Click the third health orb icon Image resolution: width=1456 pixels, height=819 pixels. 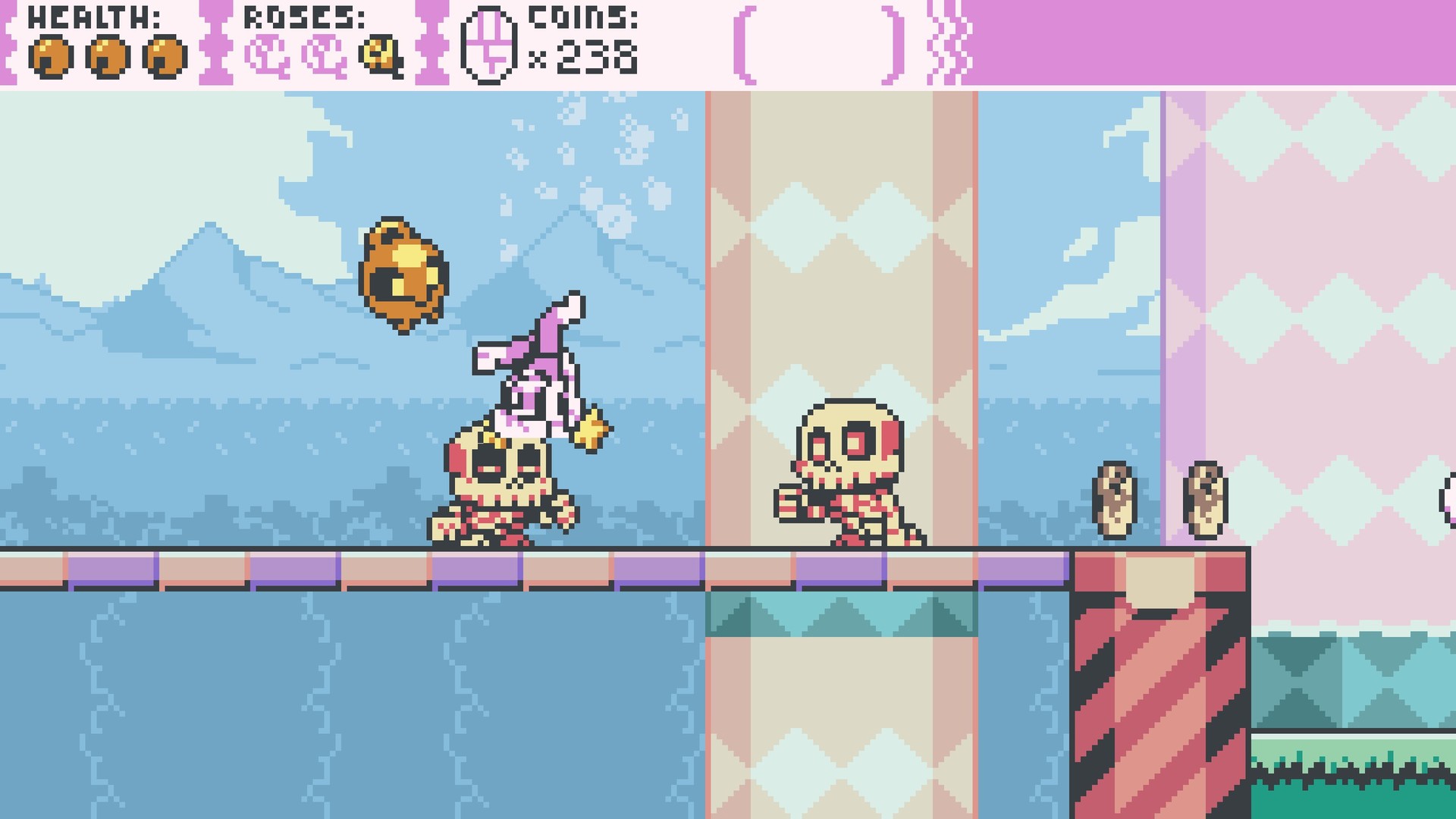click(164, 55)
